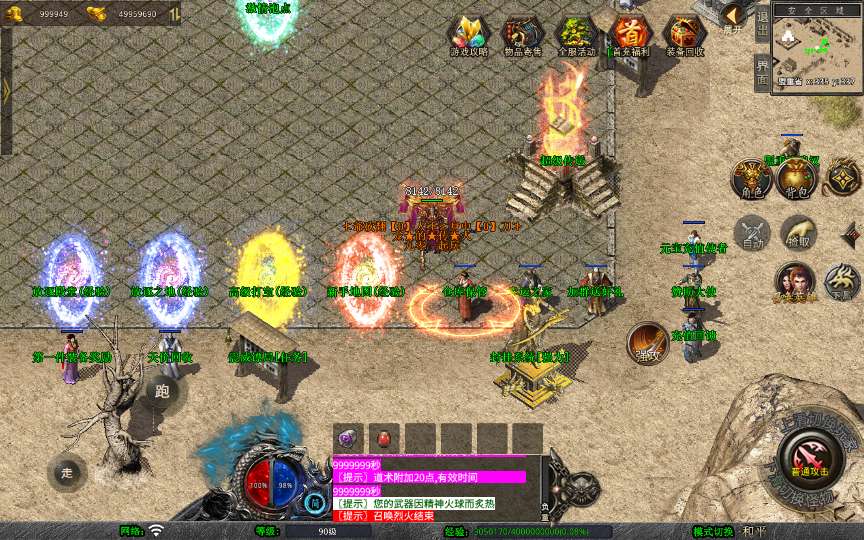Screen dimensions: 864x540
Task: Activate the 拾取 pickup button
Action: click(797, 232)
